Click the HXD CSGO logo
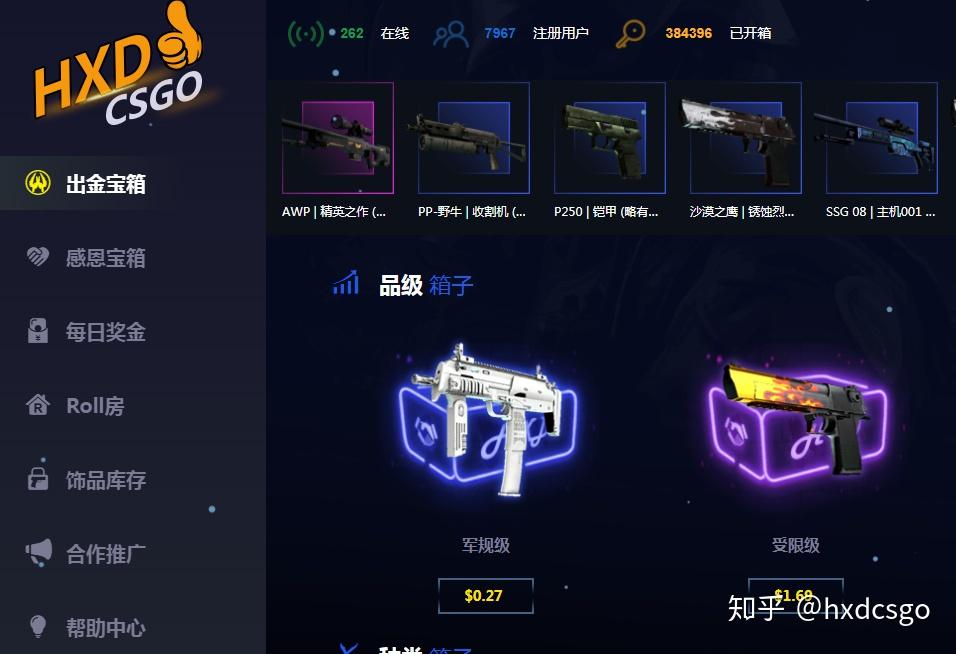Viewport: 956px width, 654px height. [x=118, y=70]
